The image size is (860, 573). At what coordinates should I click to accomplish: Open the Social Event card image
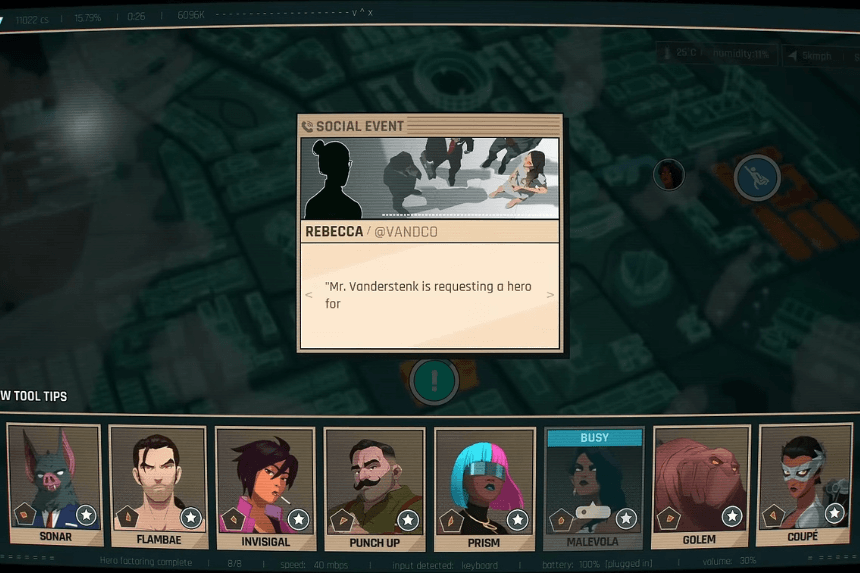click(x=430, y=178)
